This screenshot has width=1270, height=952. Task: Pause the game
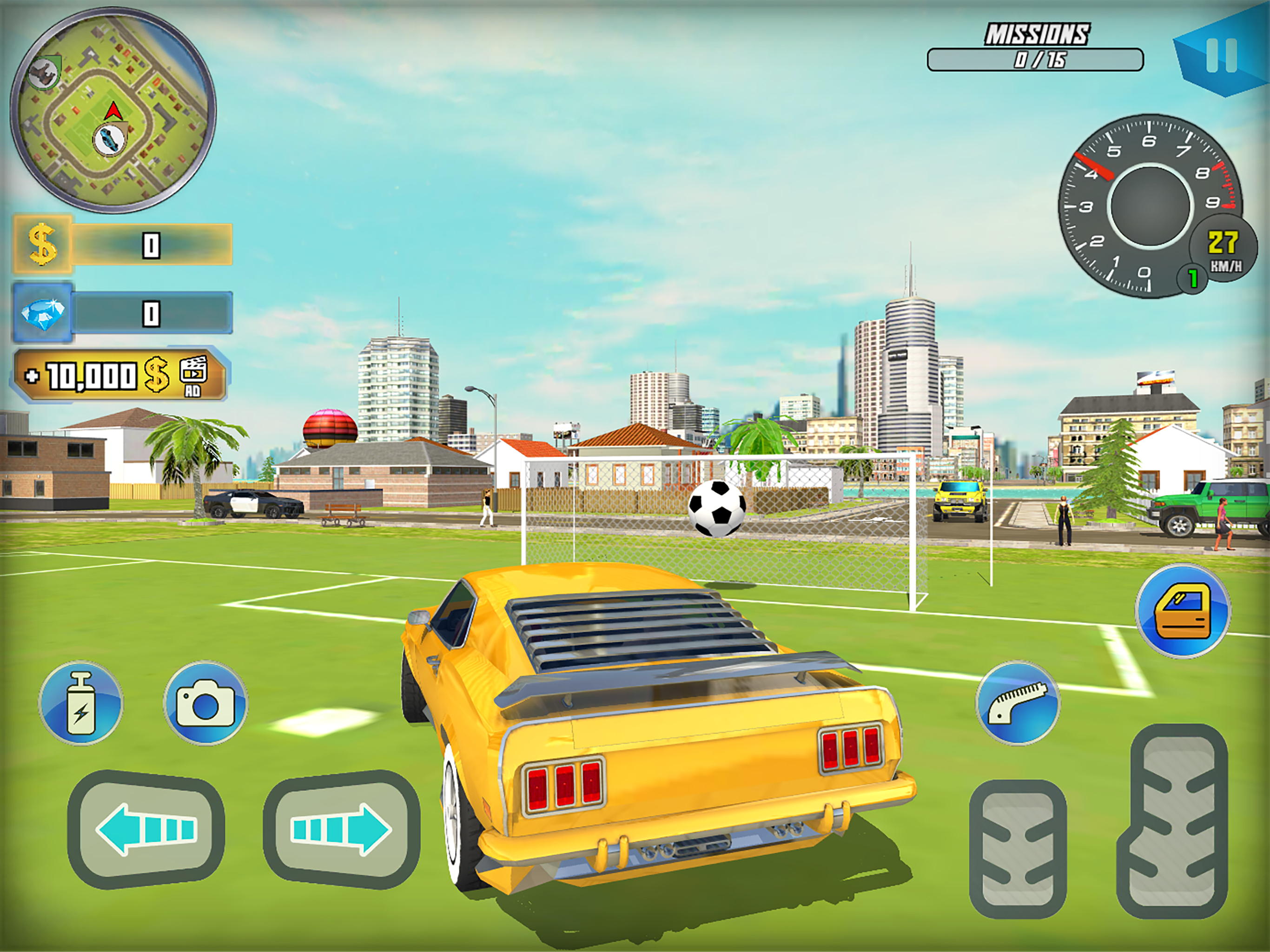point(1221,56)
